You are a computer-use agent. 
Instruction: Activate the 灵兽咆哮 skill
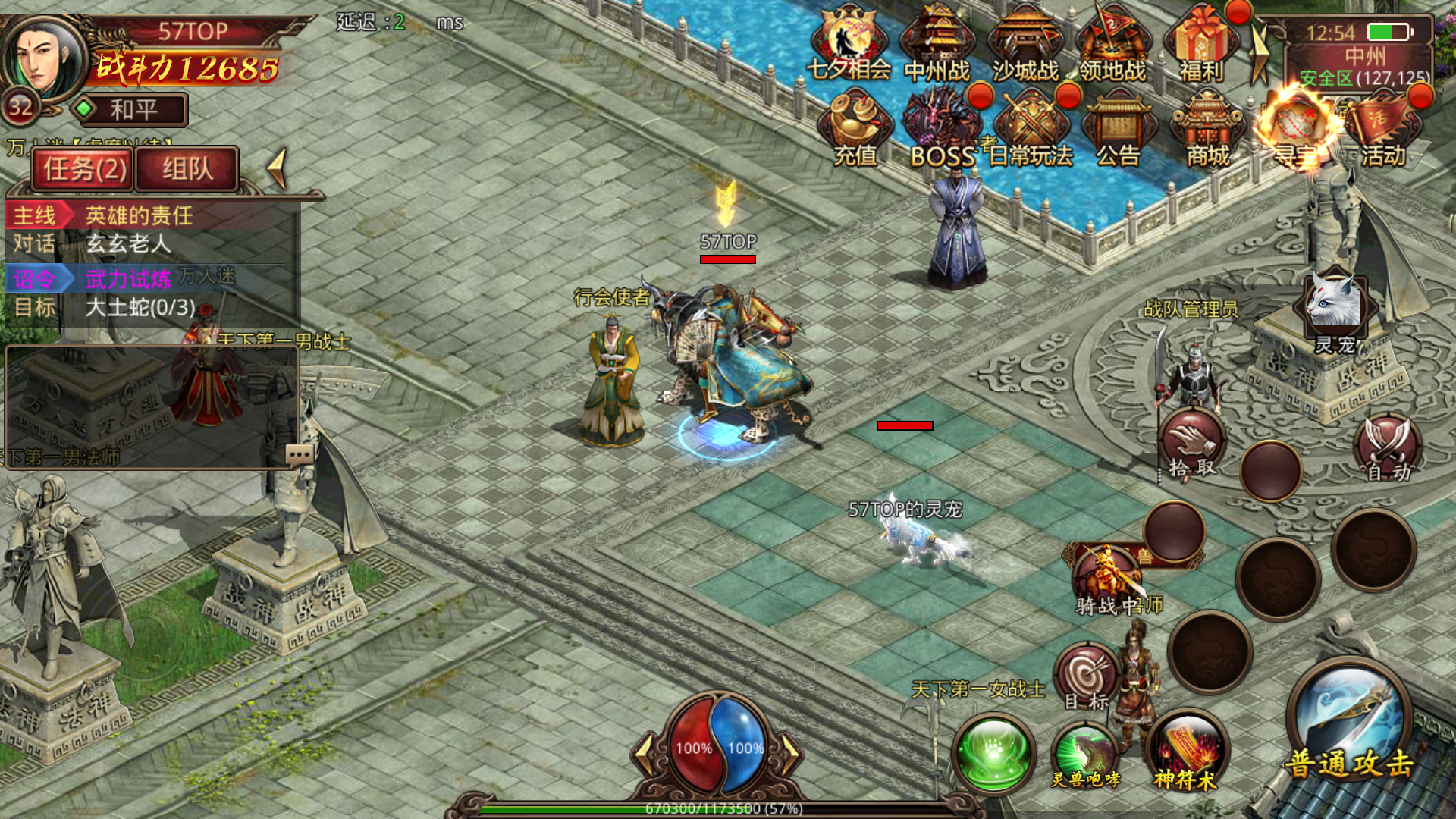click(1085, 755)
